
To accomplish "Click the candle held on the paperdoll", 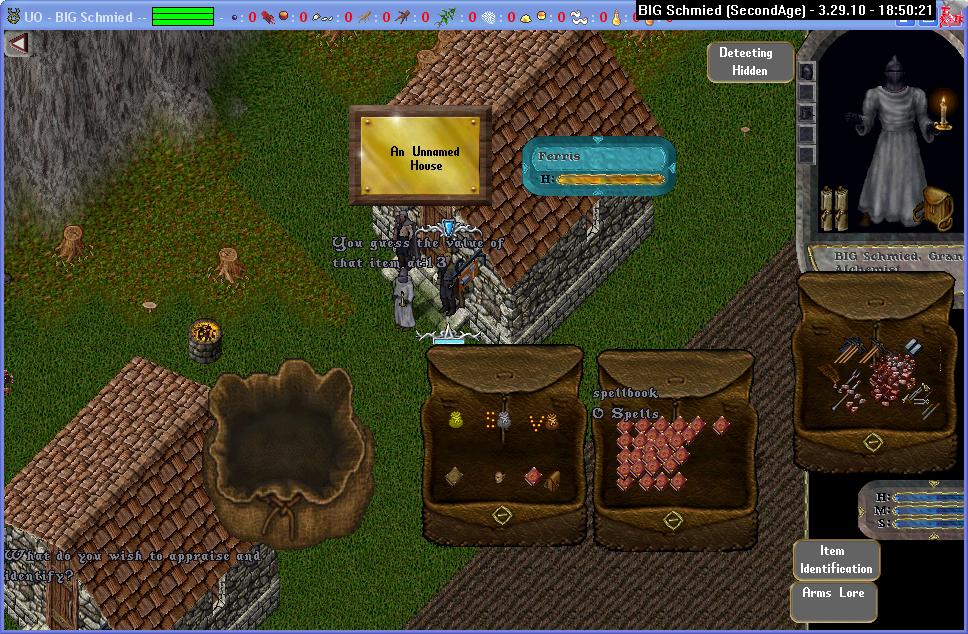I will (942, 112).
